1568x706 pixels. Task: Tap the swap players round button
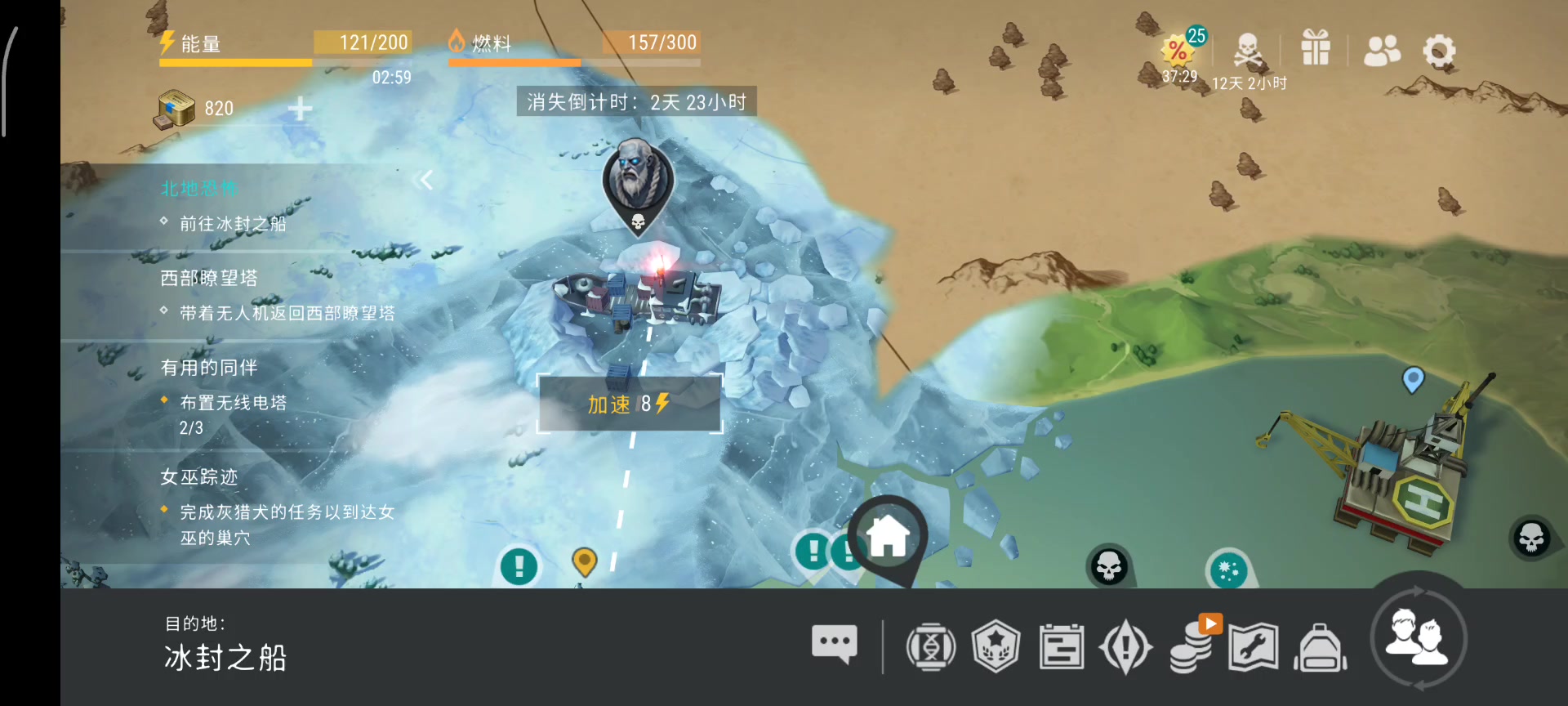(x=1419, y=639)
